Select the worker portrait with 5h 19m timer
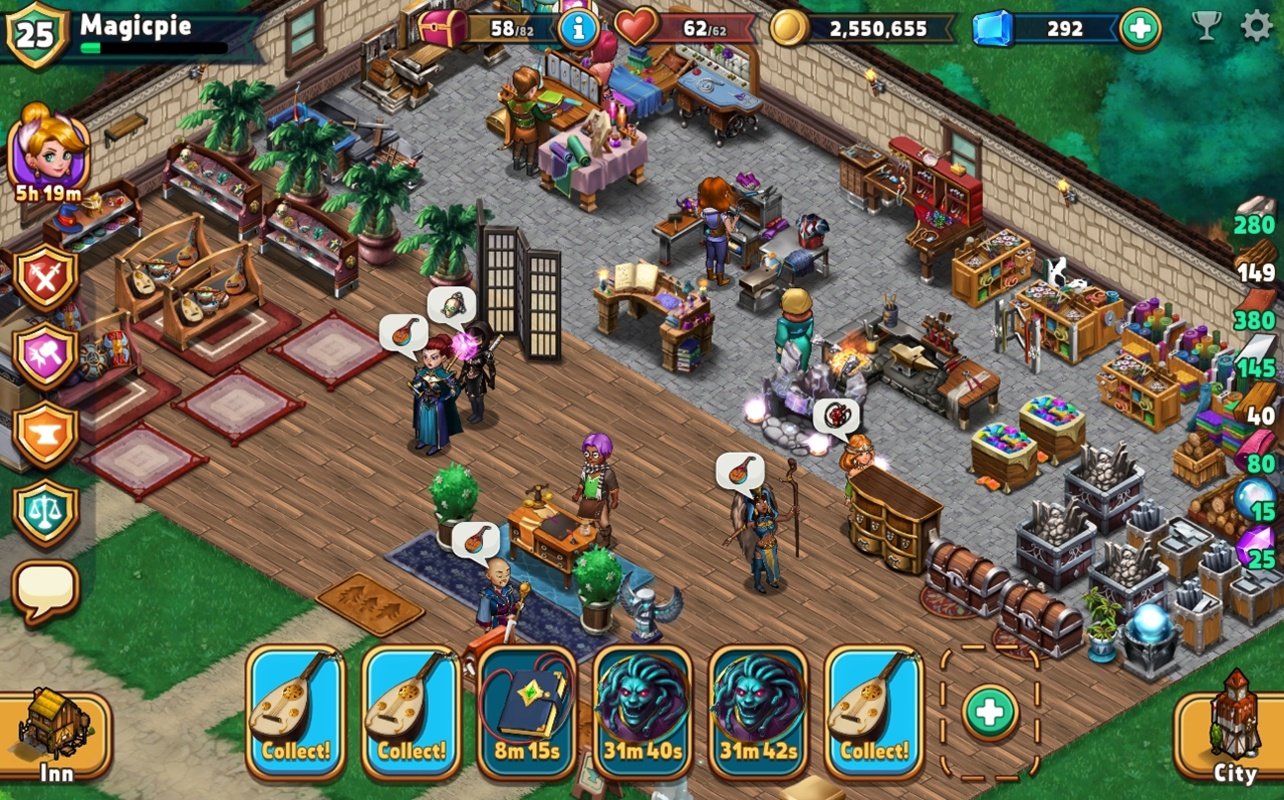 [48, 150]
